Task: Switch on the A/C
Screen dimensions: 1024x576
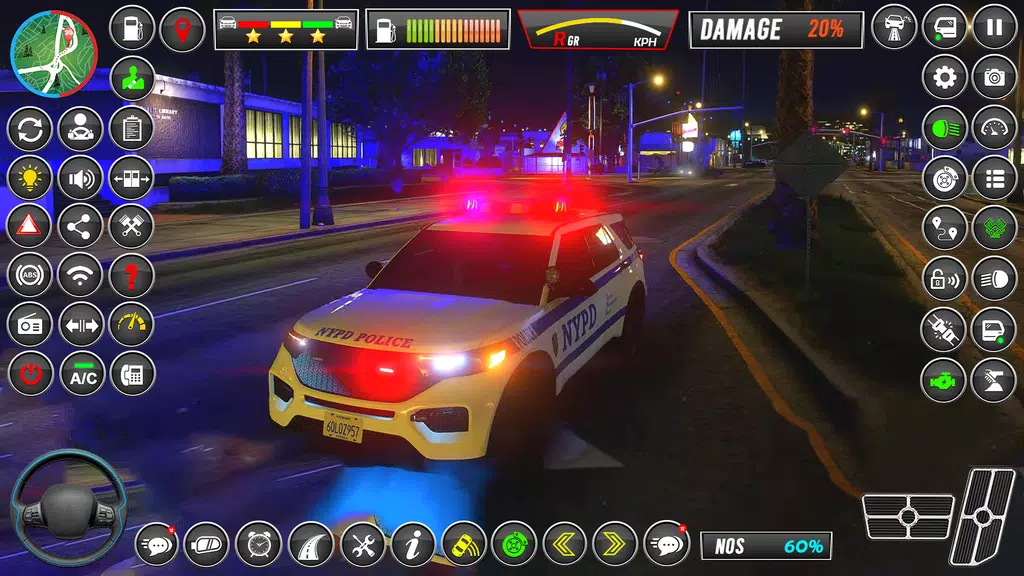Action: coord(82,374)
